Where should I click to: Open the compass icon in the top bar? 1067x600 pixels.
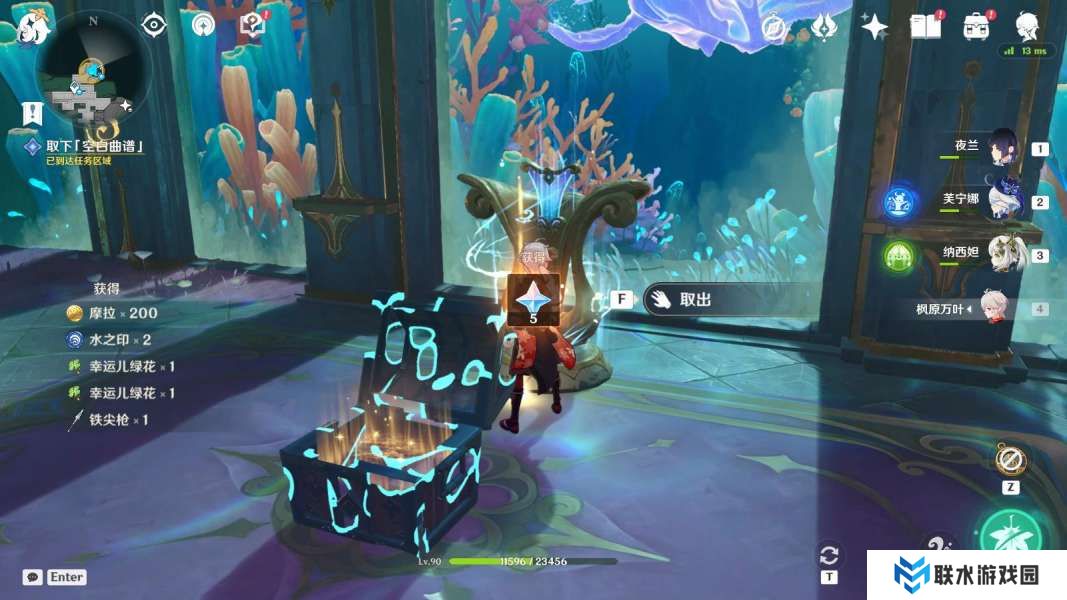(x=773, y=27)
